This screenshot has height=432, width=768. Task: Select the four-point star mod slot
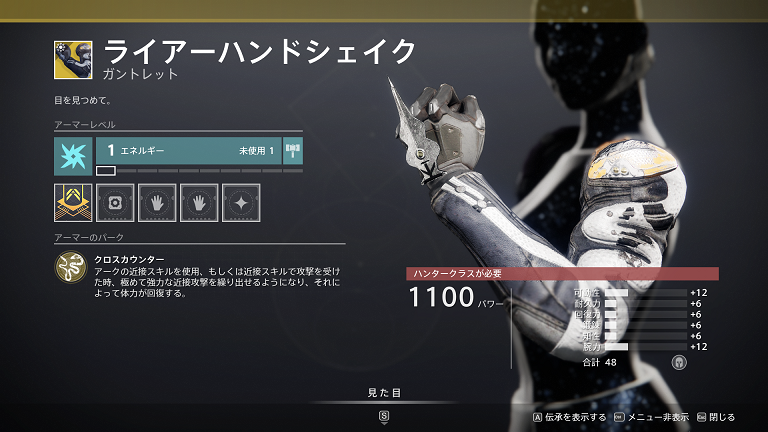(241, 203)
